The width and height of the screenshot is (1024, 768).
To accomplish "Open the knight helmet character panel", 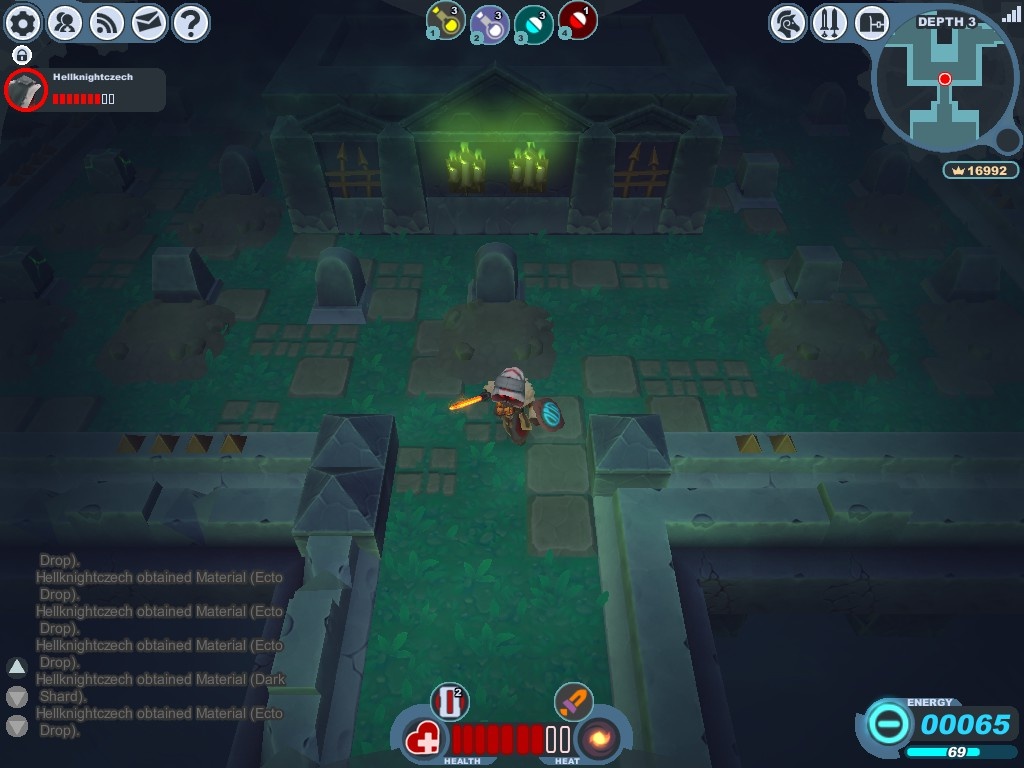I will [788, 22].
